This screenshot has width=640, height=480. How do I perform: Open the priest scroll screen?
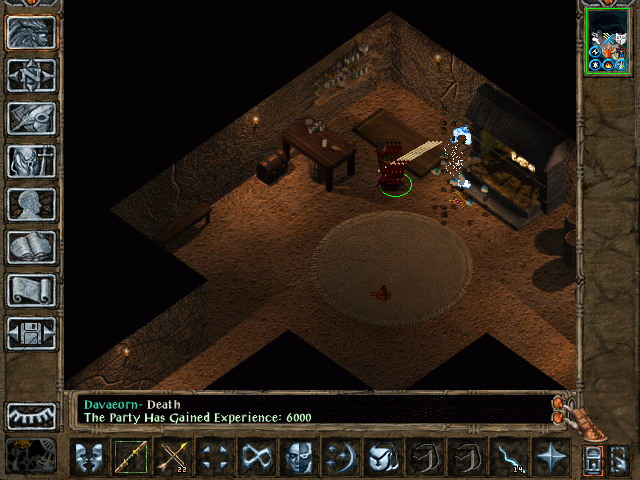32,290
